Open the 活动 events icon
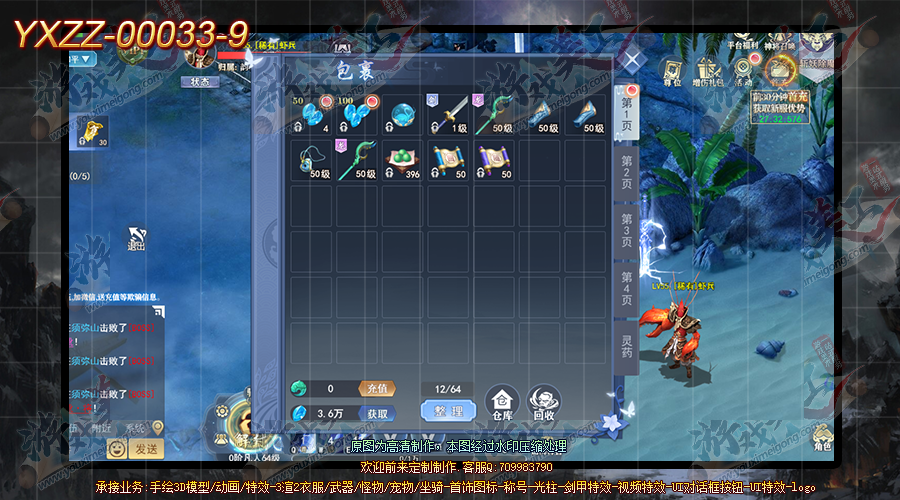The width and height of the screenshot is (900, 500). tap(742, 73)
